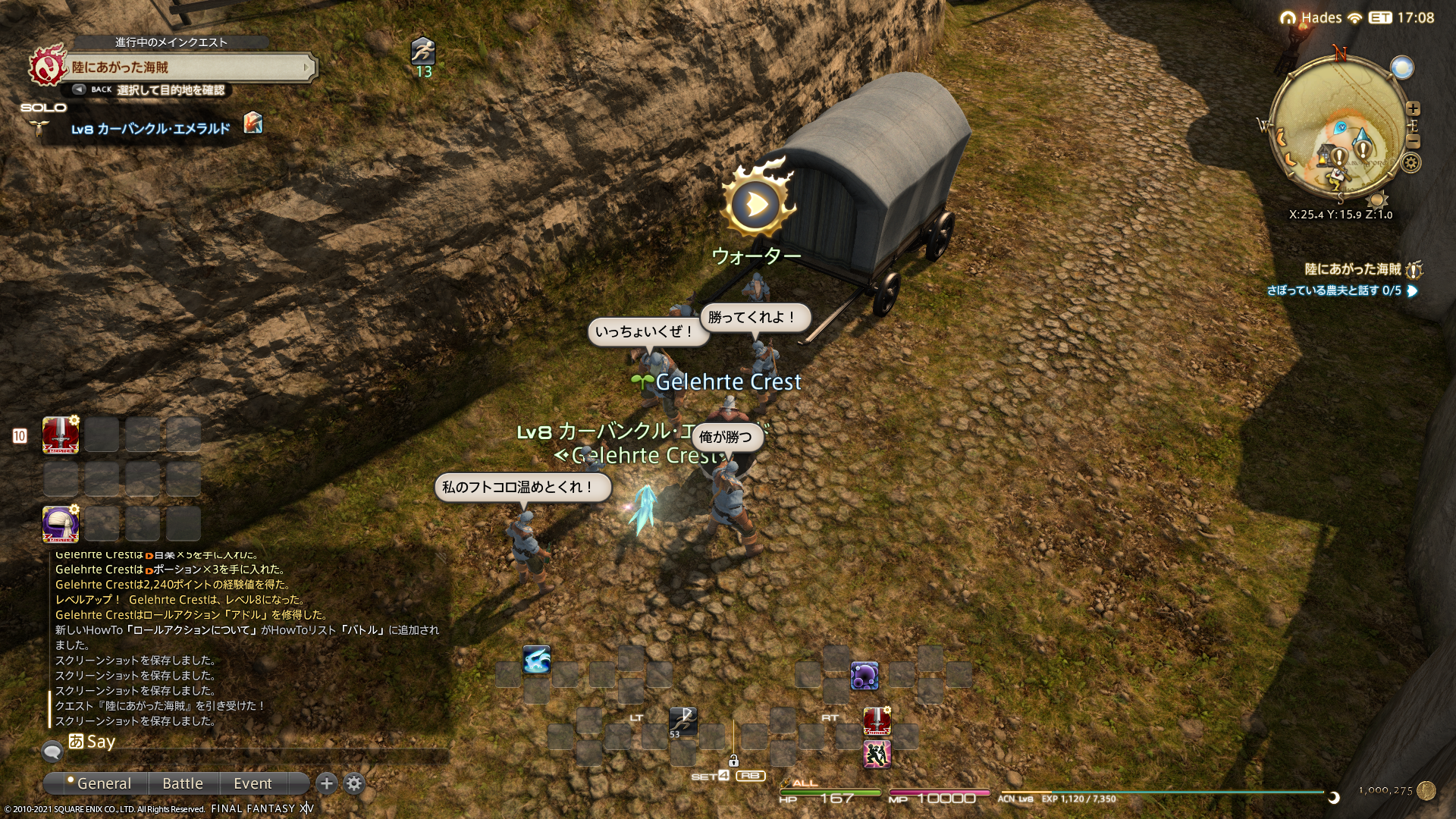Select the carbuncle emerald pet in party list
The image size is (1456, 819).
click(150, 129)
